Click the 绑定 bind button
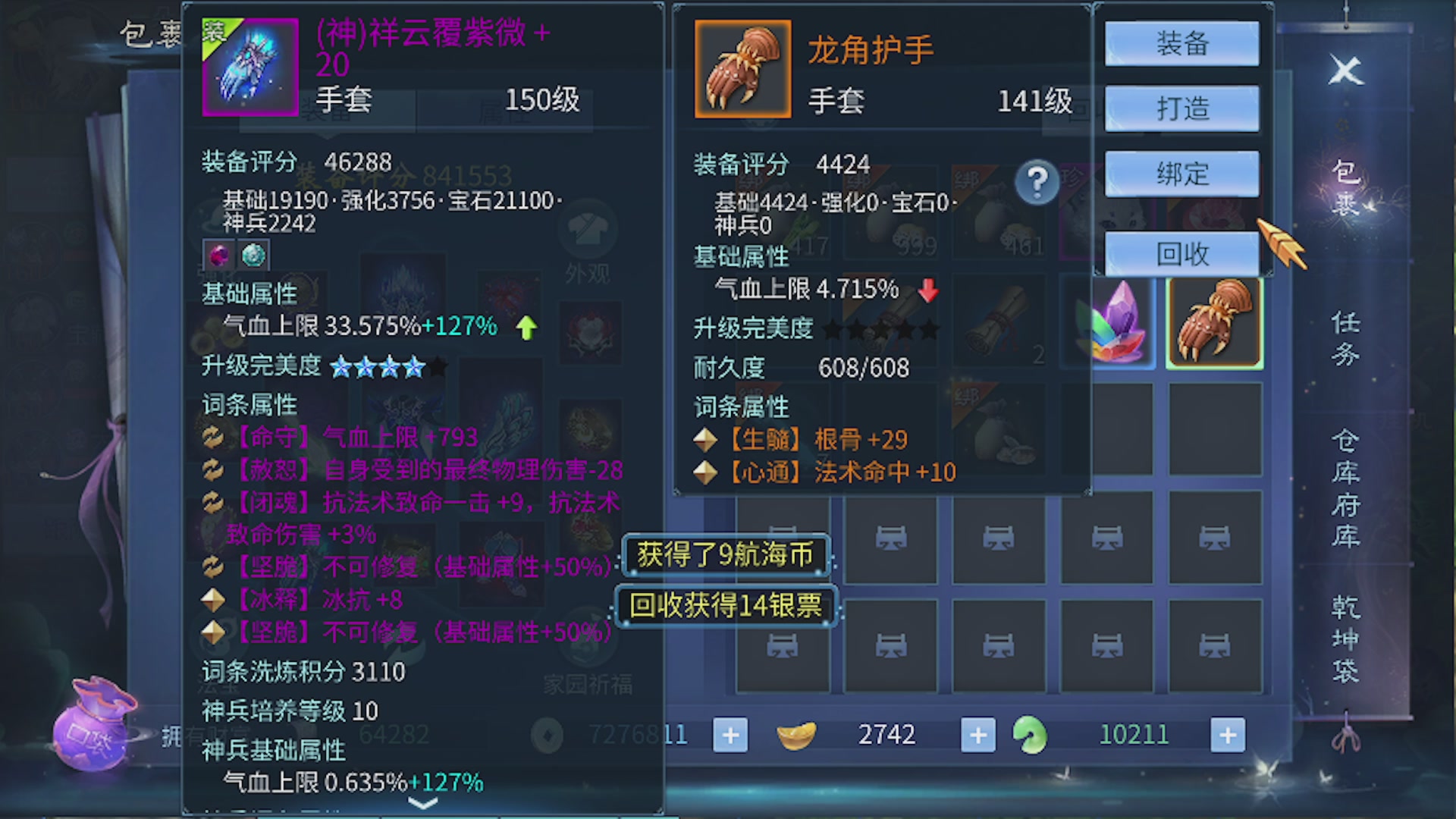This screenshot has height=819, width=1456. 1183,173
